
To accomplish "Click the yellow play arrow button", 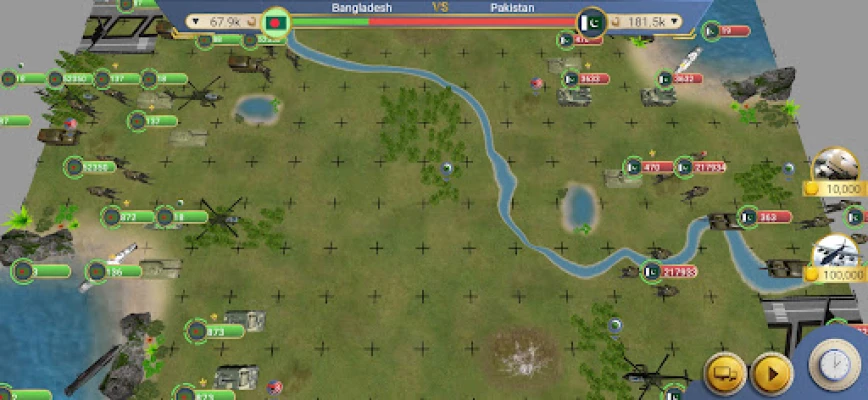I will point(772,374).
